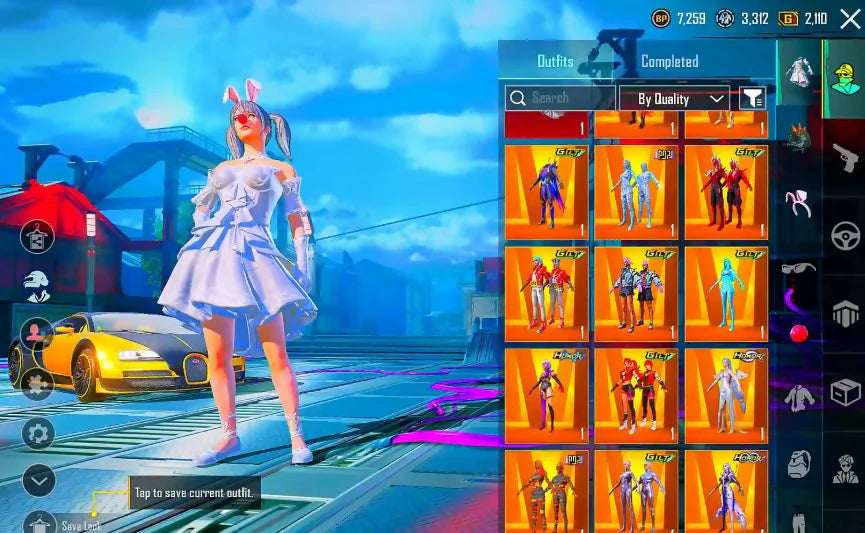
Task: Choose the sunglasses accessory category
Action: coord(798,268)
